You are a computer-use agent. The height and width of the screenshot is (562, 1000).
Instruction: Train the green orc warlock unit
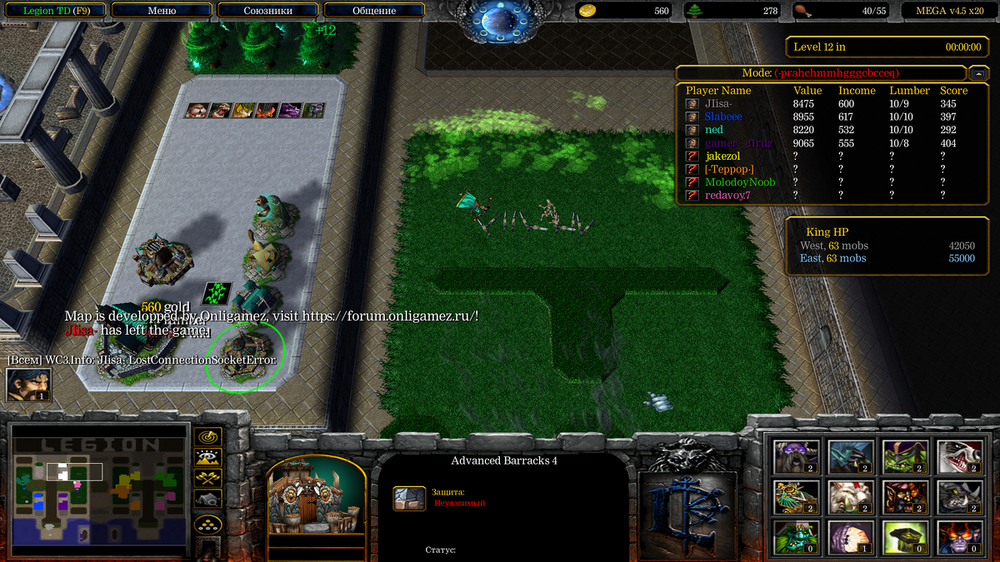pos(903,456)
